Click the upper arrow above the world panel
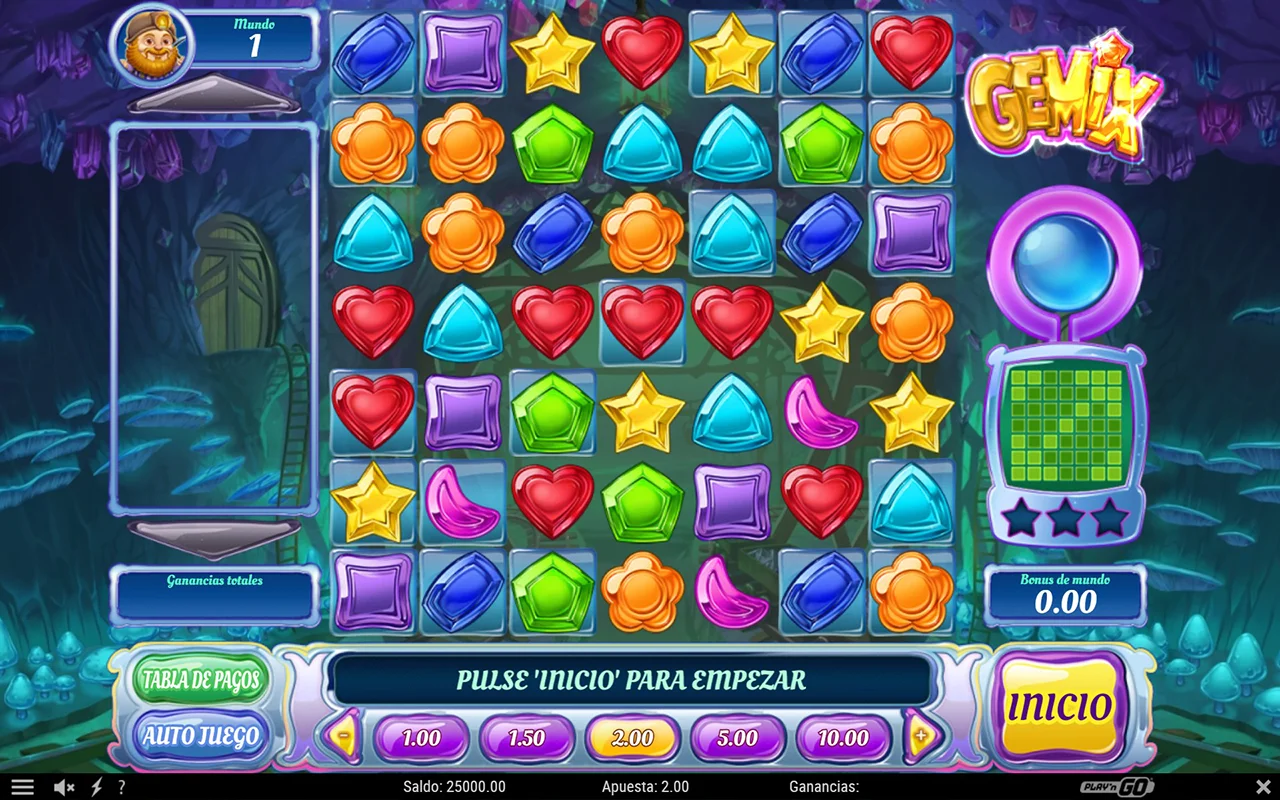 click(x=213, y=94)
